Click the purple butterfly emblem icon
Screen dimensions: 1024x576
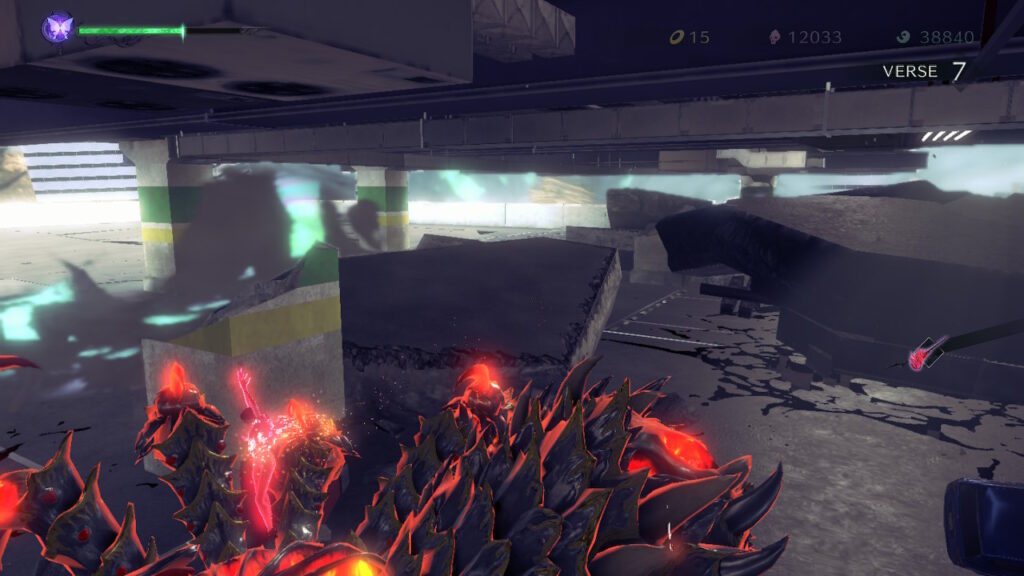tap(57, 28)
